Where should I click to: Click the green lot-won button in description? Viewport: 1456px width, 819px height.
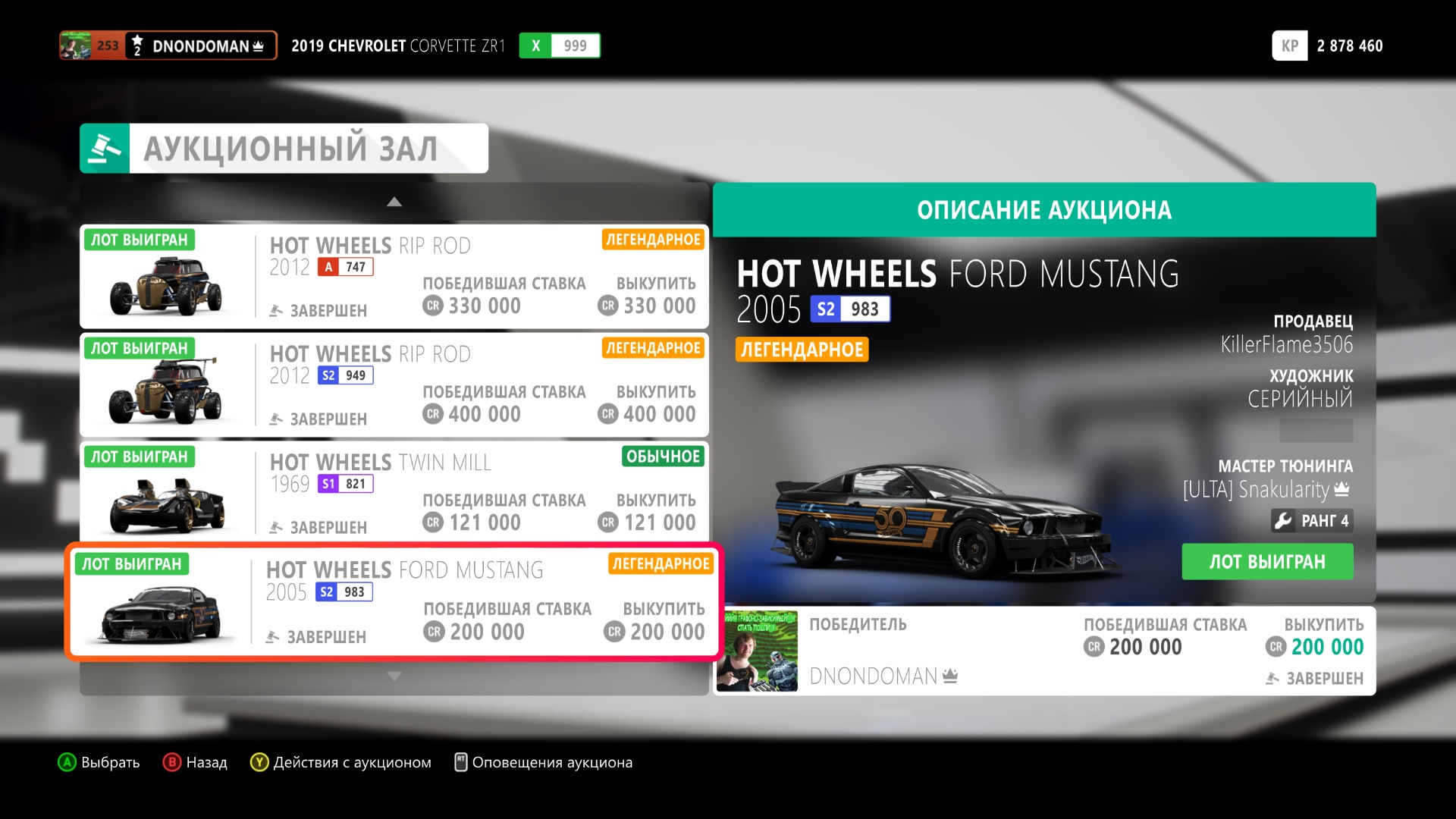(1266, 562)
